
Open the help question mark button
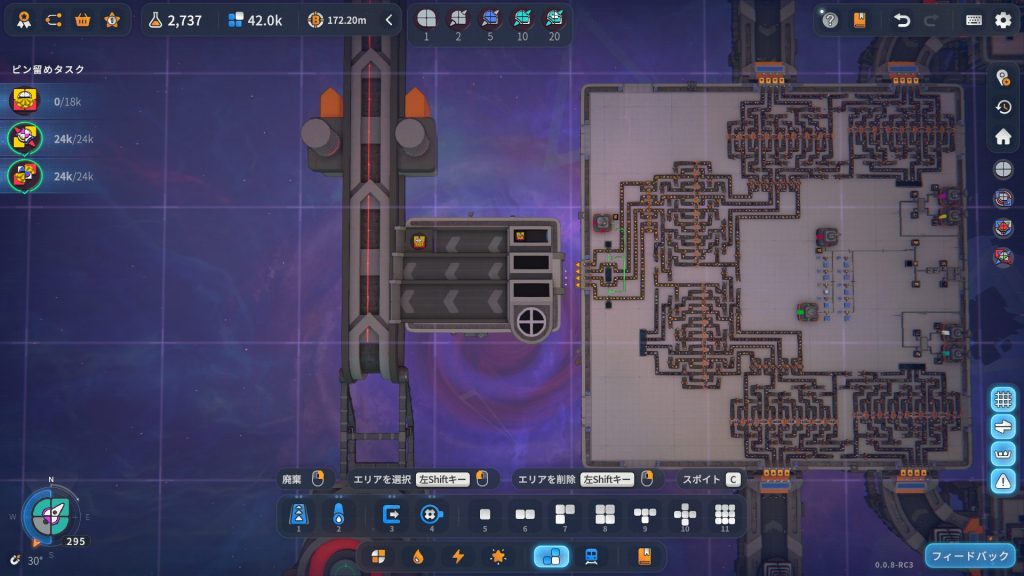click(830, 20)
